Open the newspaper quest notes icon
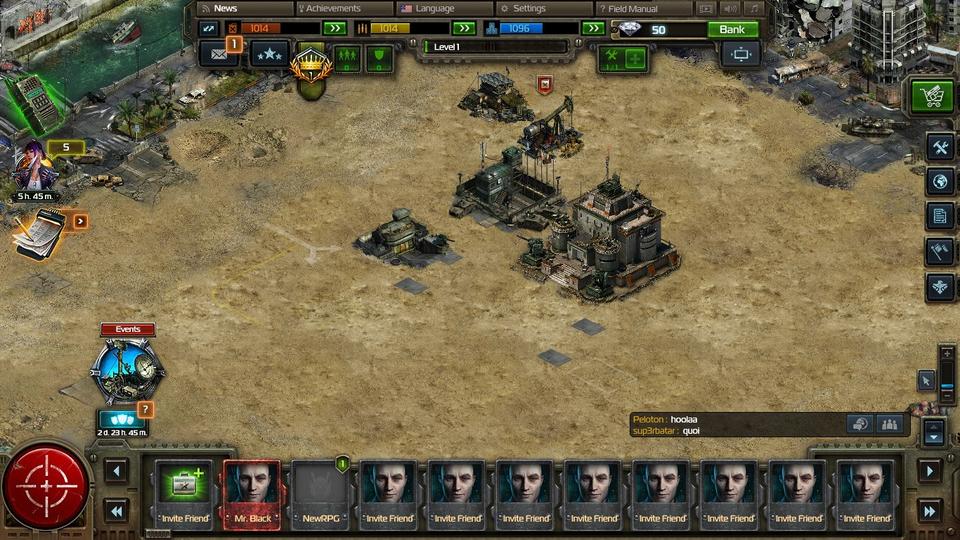 [x=40, y=232]
